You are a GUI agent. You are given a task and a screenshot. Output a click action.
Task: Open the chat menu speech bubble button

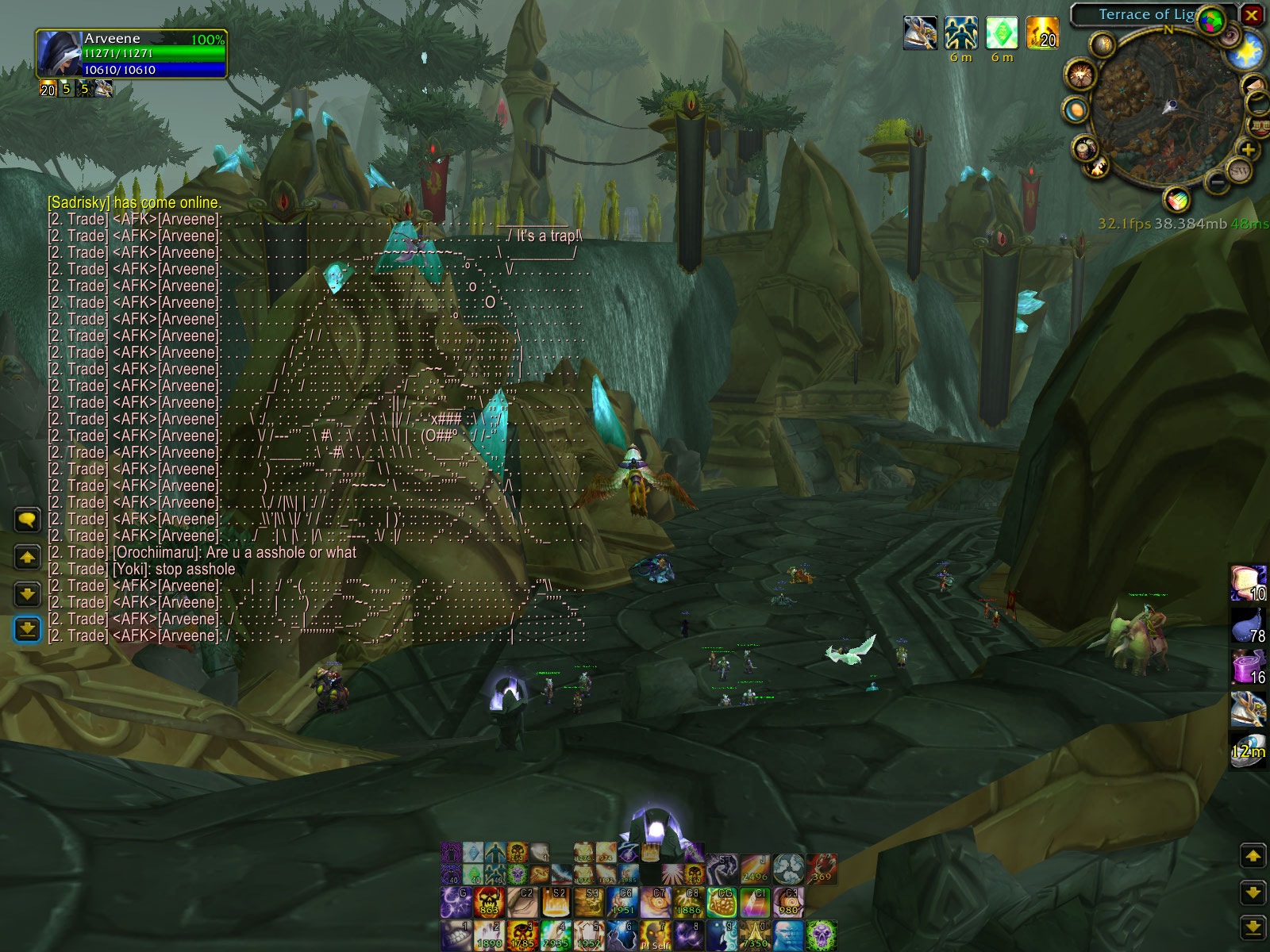[x=27, y=520]
